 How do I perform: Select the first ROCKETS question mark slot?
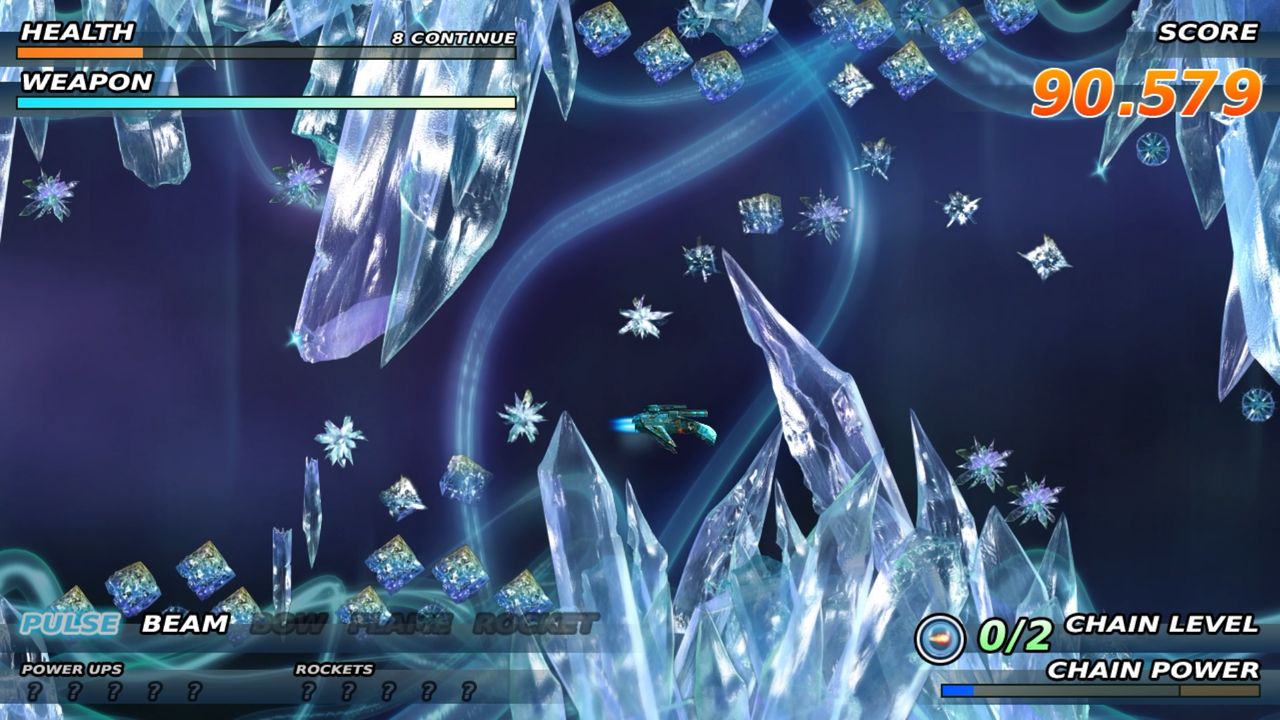[x=310, y=690]
